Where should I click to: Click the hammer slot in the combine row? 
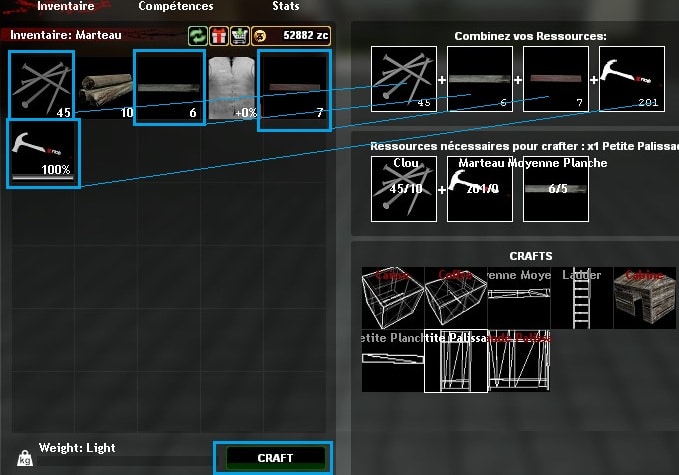pyautogui.click(x=630, y=80)
